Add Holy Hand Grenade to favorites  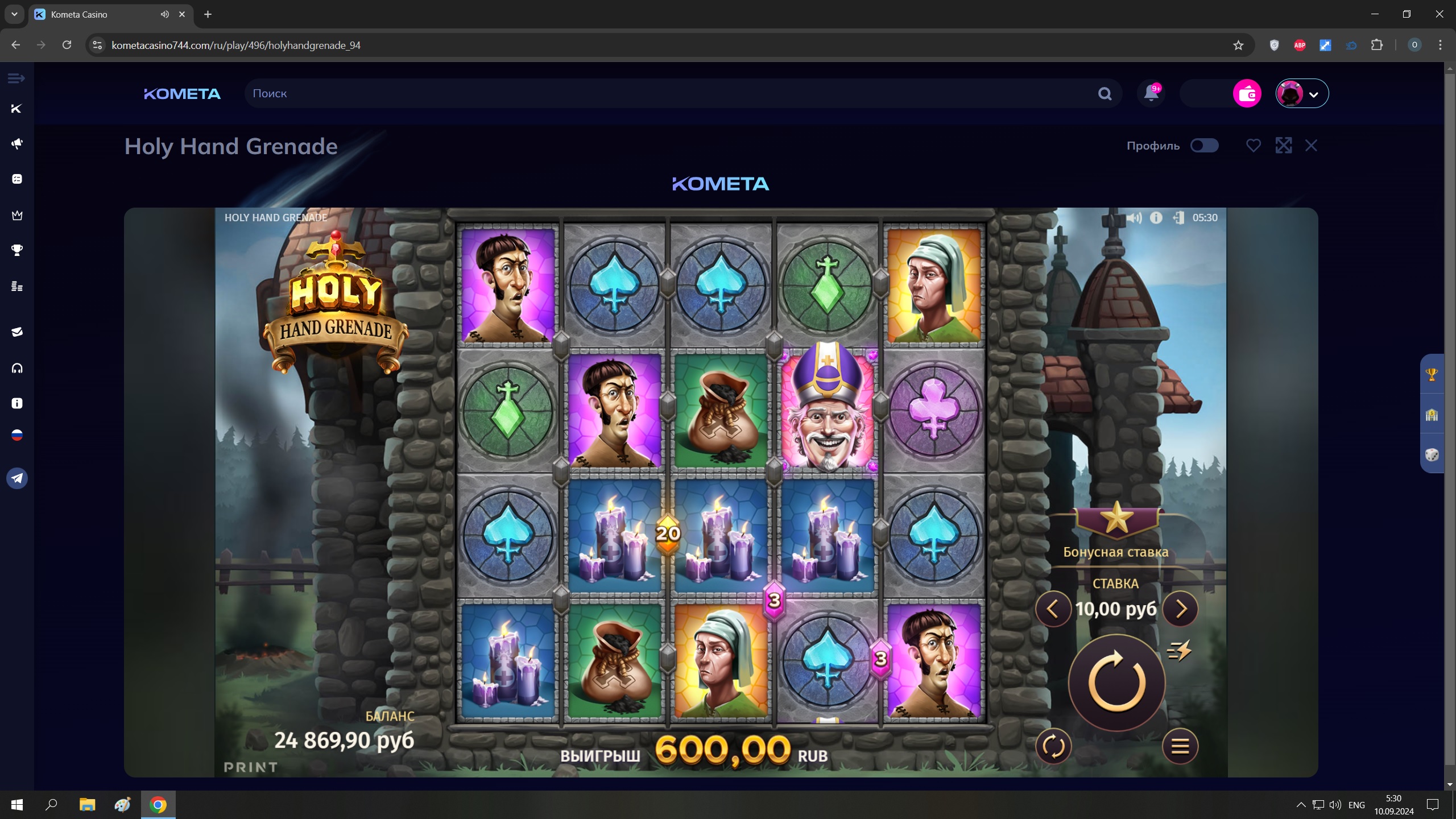(x=1253, y=146)
